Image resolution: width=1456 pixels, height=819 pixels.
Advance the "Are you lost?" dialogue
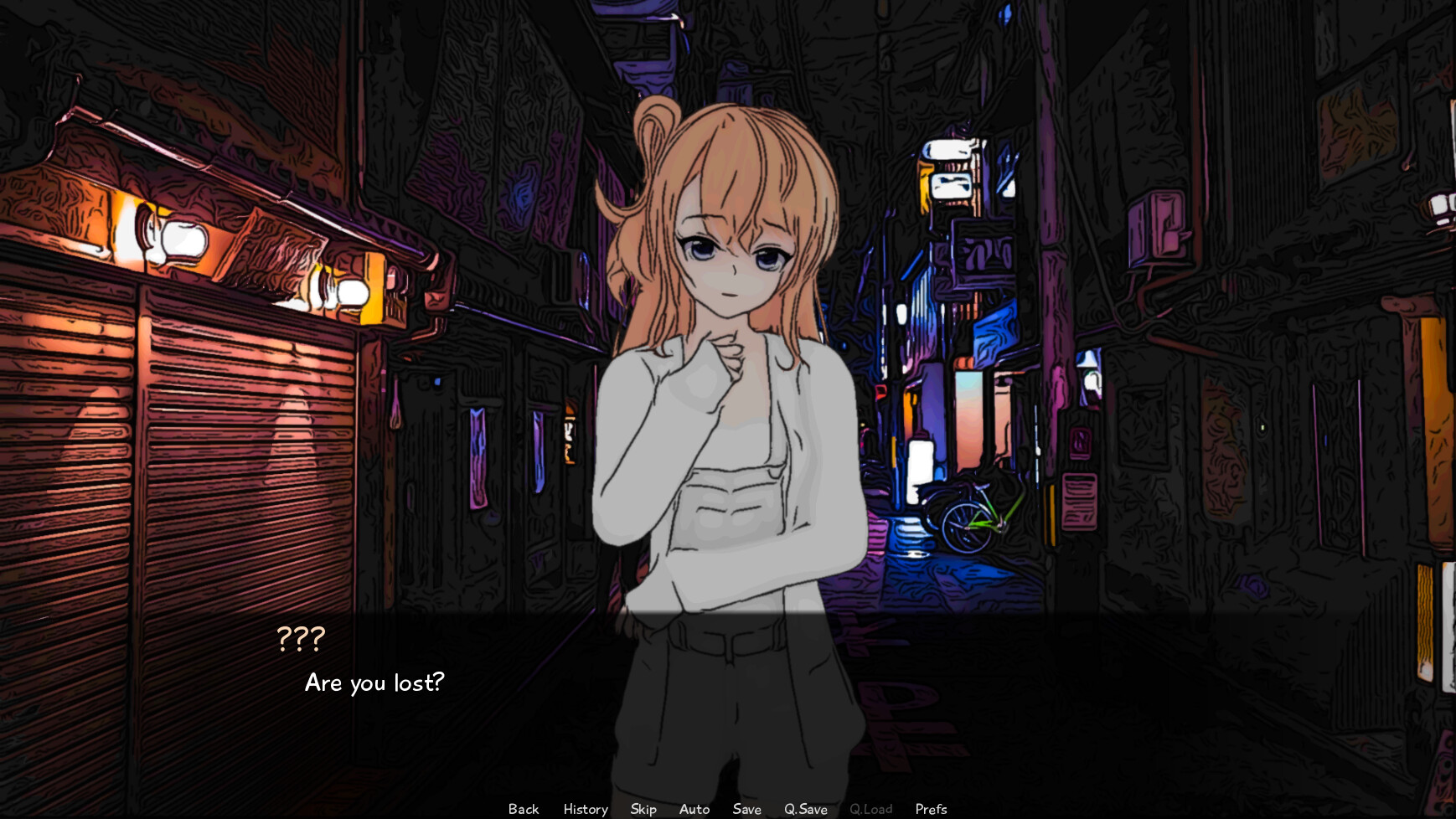[x=374, y=683]
